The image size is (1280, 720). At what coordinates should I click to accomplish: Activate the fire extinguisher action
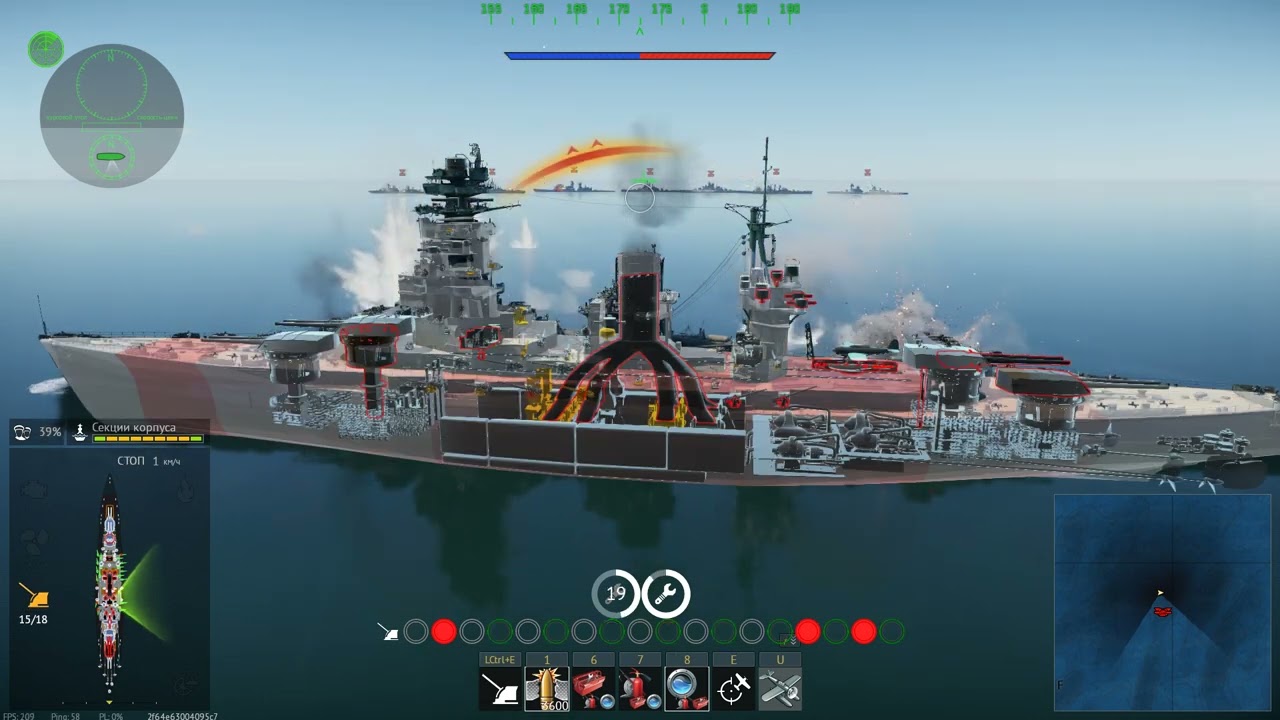click(640, 688)
